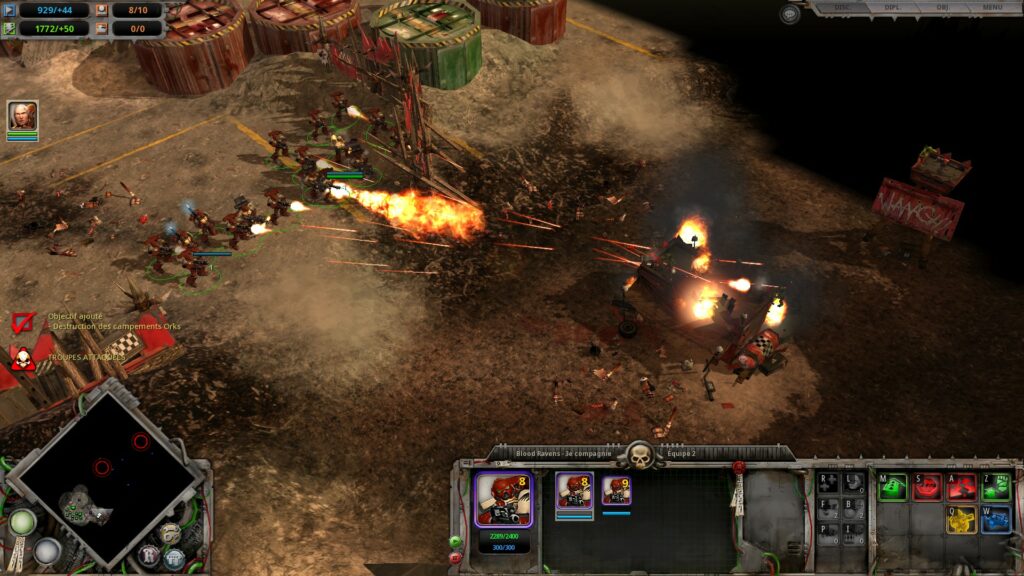Activate the red A attack command
This screenshot has width=1024, height=576.
tap(962, 487)
